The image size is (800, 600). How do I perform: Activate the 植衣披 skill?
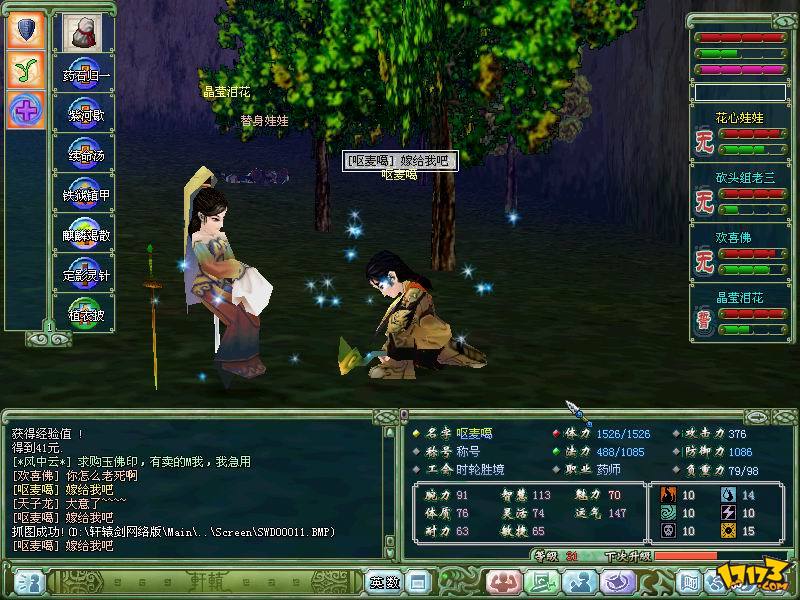(x=84, y=311)
